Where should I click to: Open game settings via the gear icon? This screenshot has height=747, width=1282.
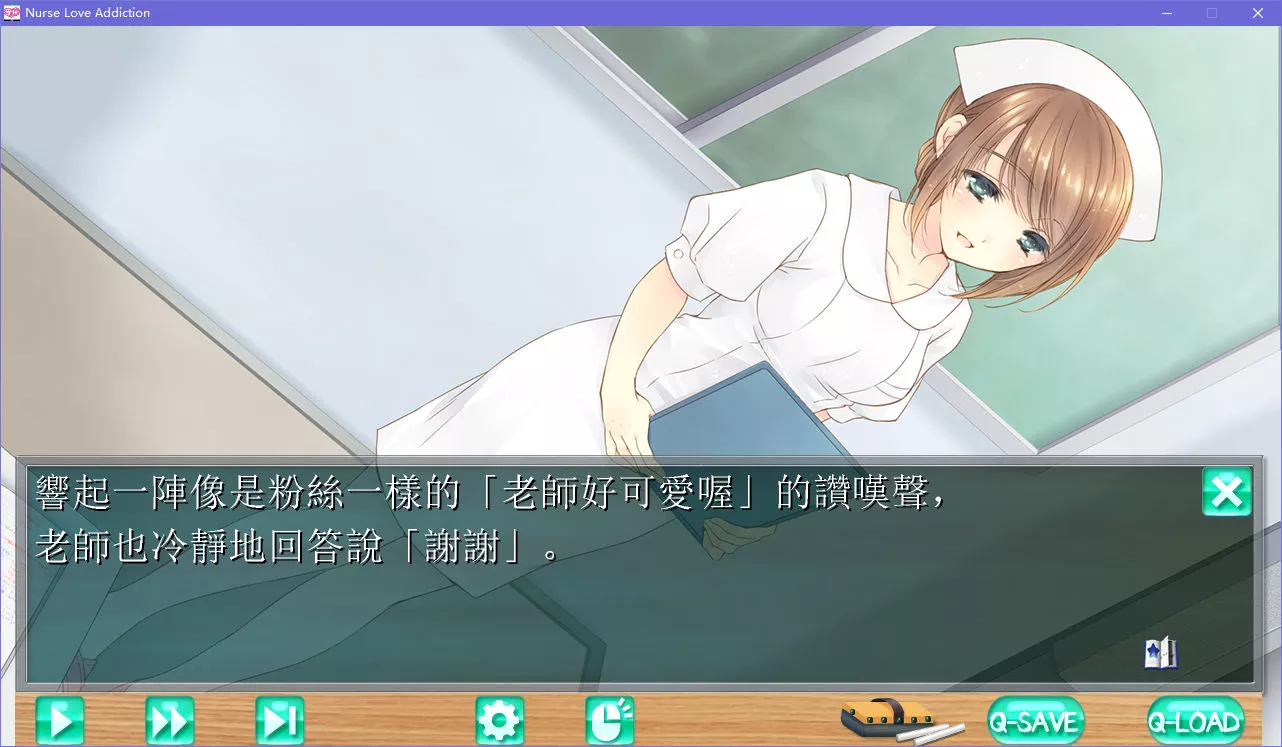pyautogui.click(x=499, y=719)
